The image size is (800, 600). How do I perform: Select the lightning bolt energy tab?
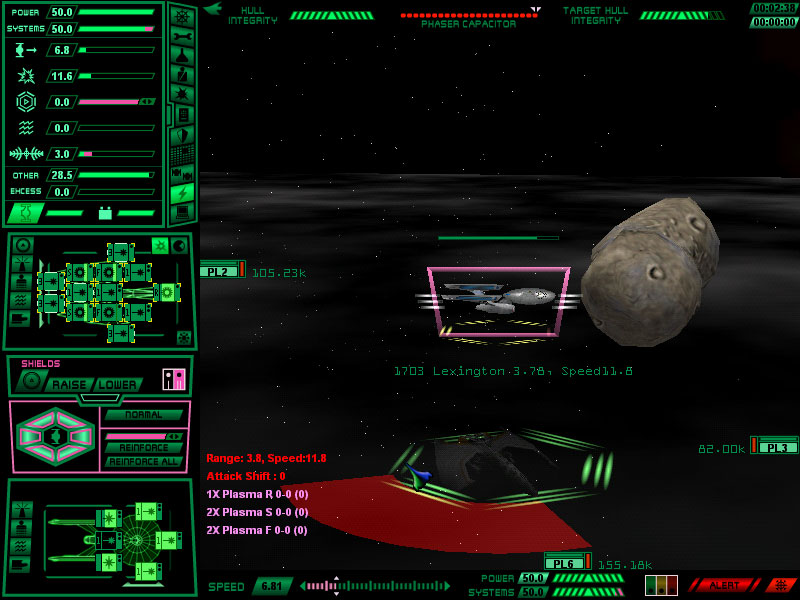182,192
